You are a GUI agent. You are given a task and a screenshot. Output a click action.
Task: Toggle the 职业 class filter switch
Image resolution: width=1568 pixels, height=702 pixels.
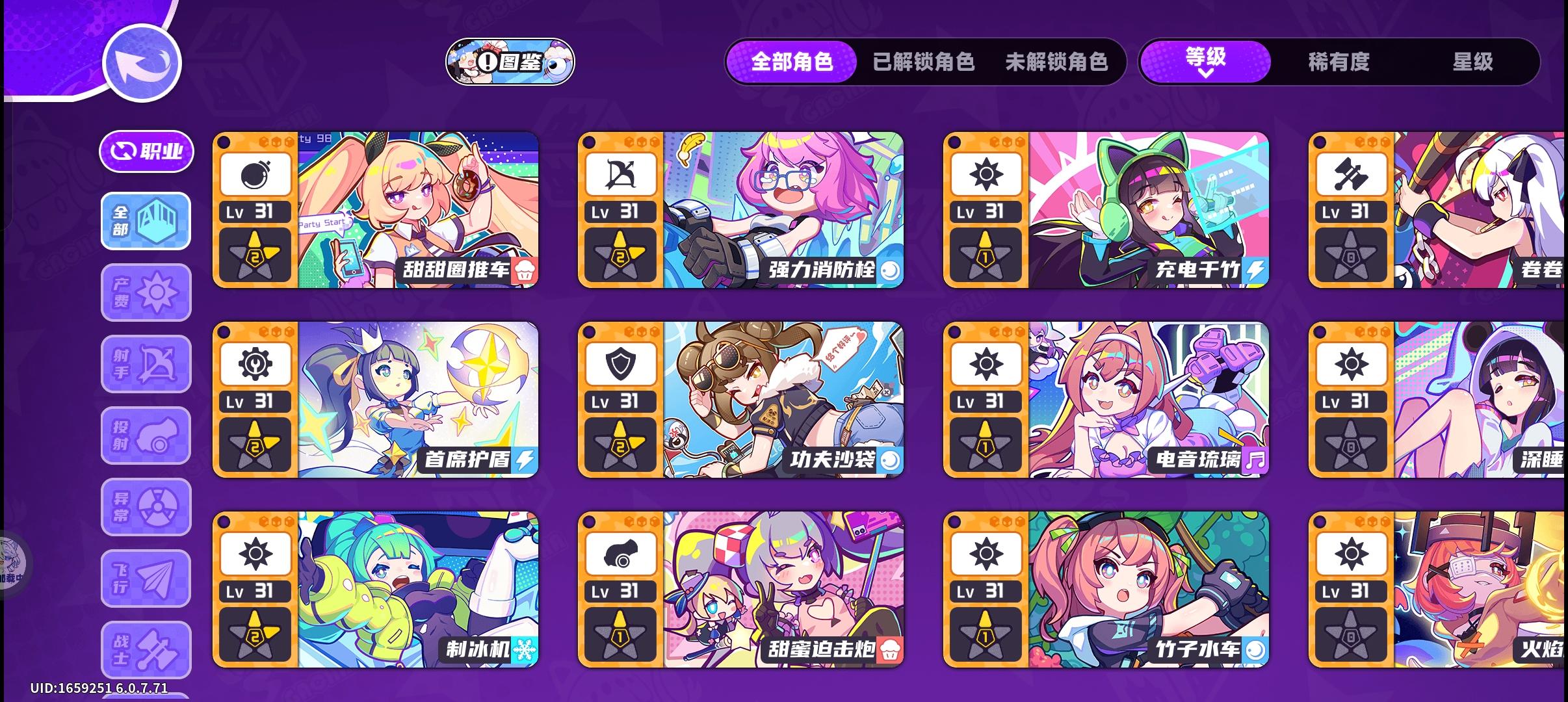[146, 150]
